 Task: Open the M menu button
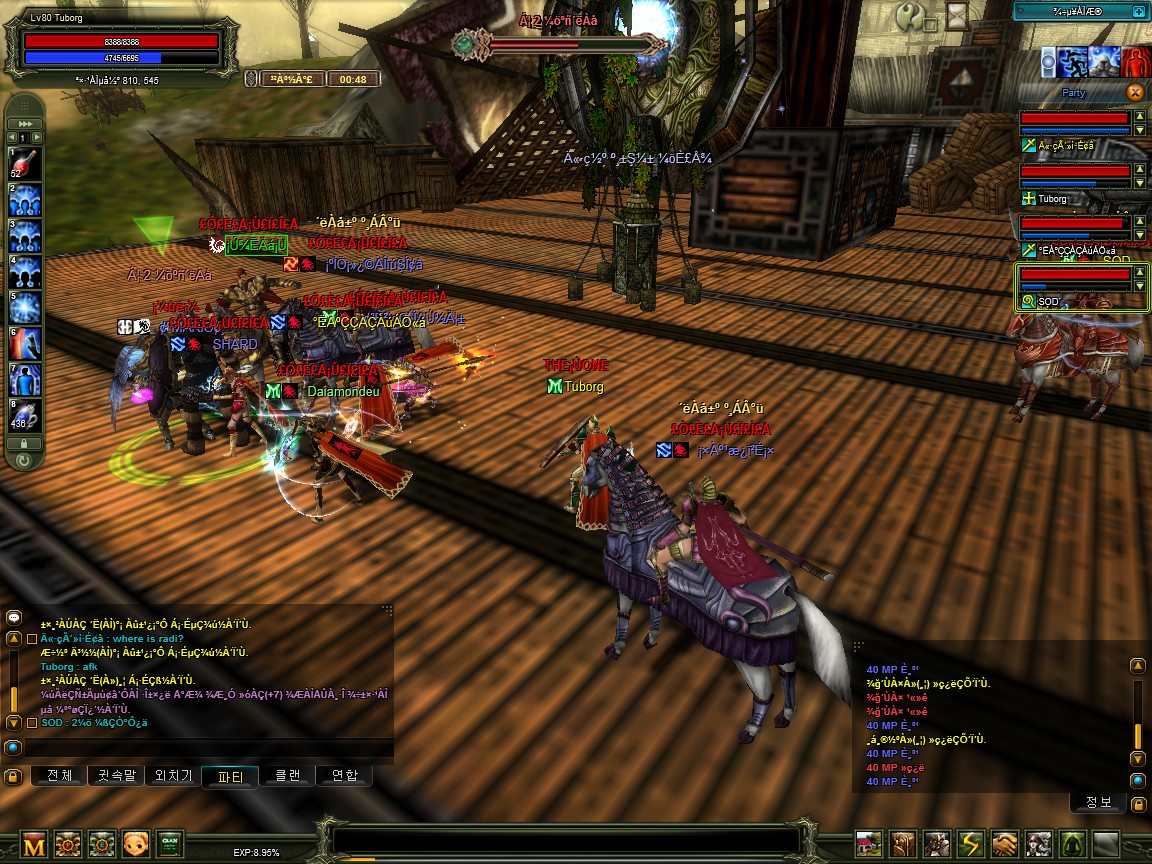(34, 844)
